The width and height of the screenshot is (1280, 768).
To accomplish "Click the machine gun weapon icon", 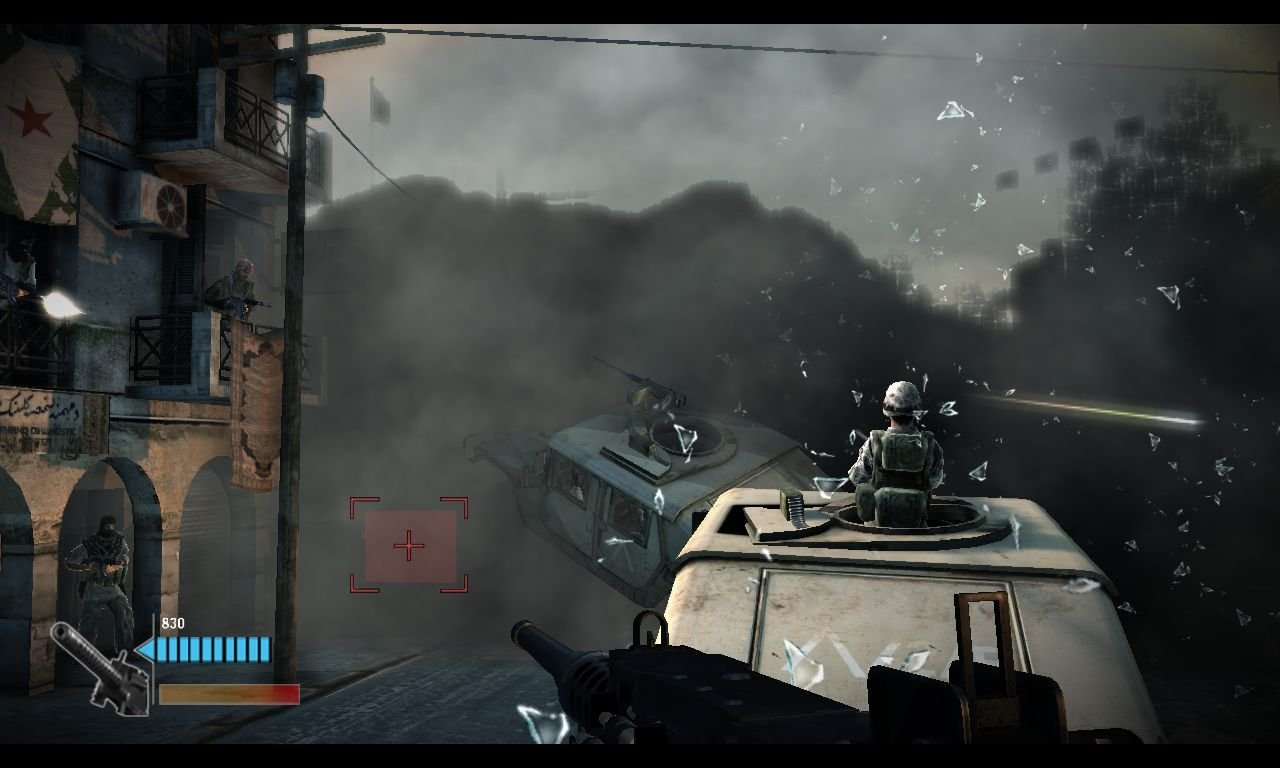I will pyautogui.click(x=98, y=667).
